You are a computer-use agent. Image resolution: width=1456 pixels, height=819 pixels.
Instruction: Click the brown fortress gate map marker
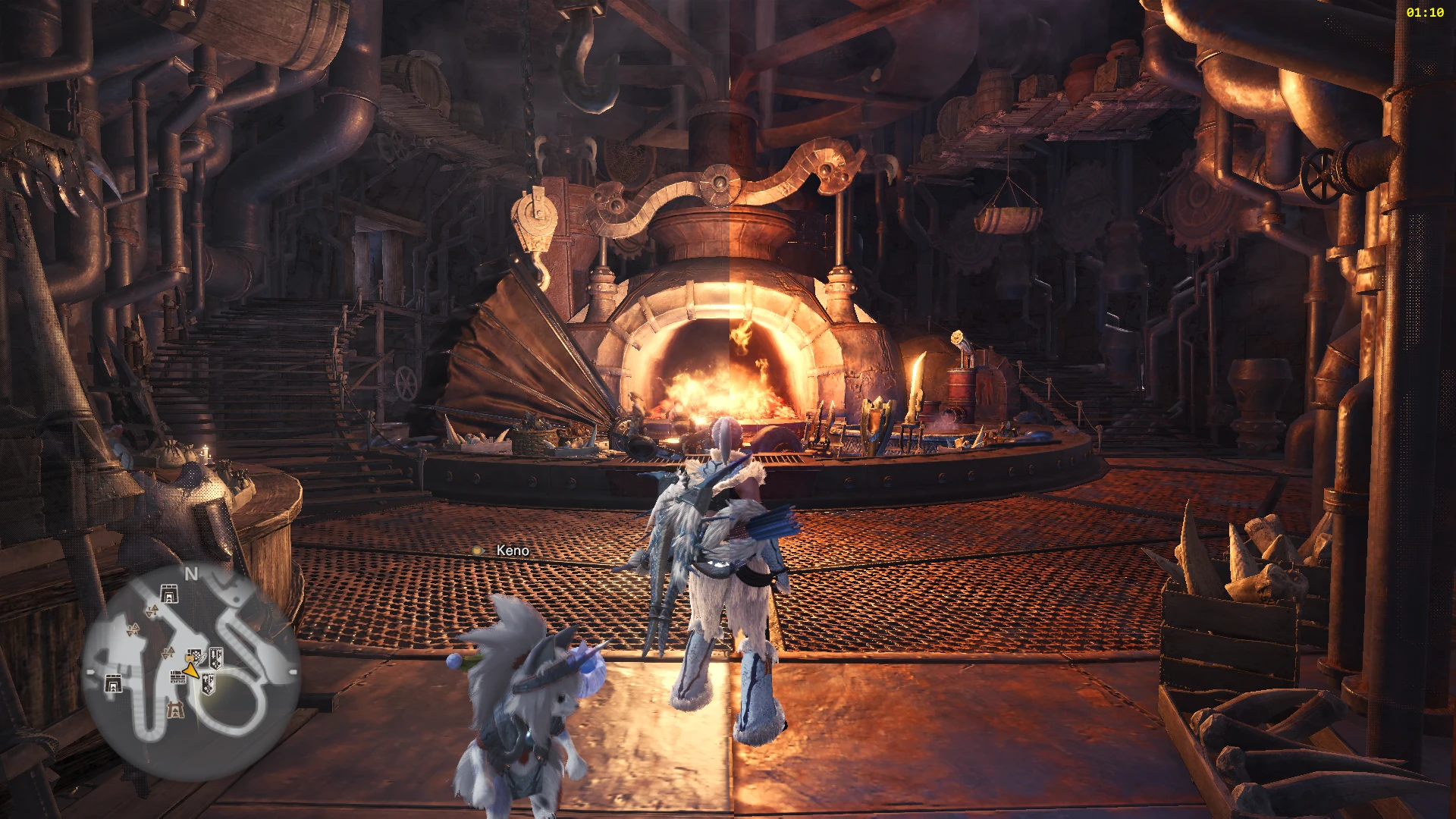pyautogui.click(x=175, y=711)
